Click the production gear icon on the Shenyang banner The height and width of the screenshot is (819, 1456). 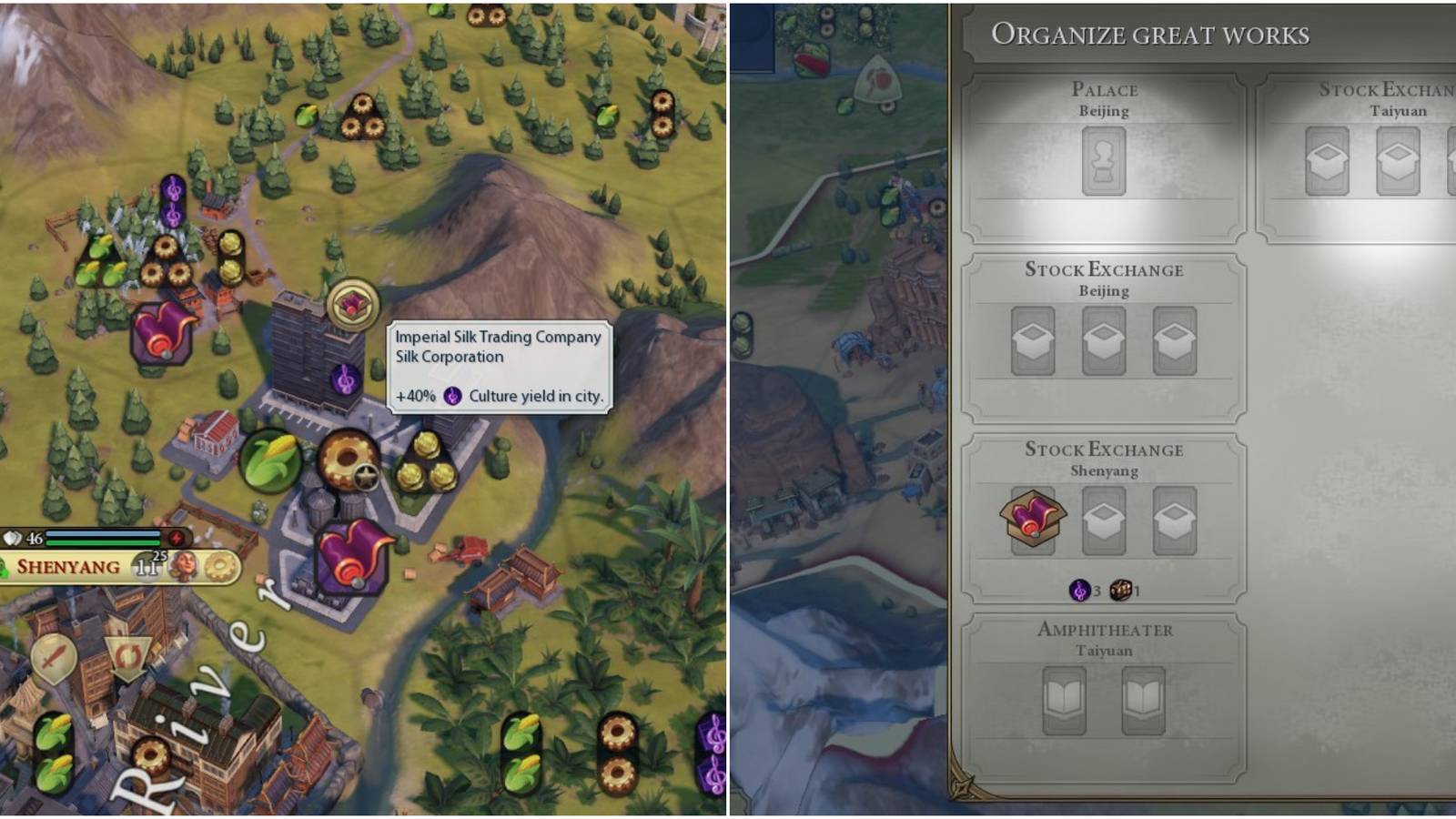click(218, 566)
